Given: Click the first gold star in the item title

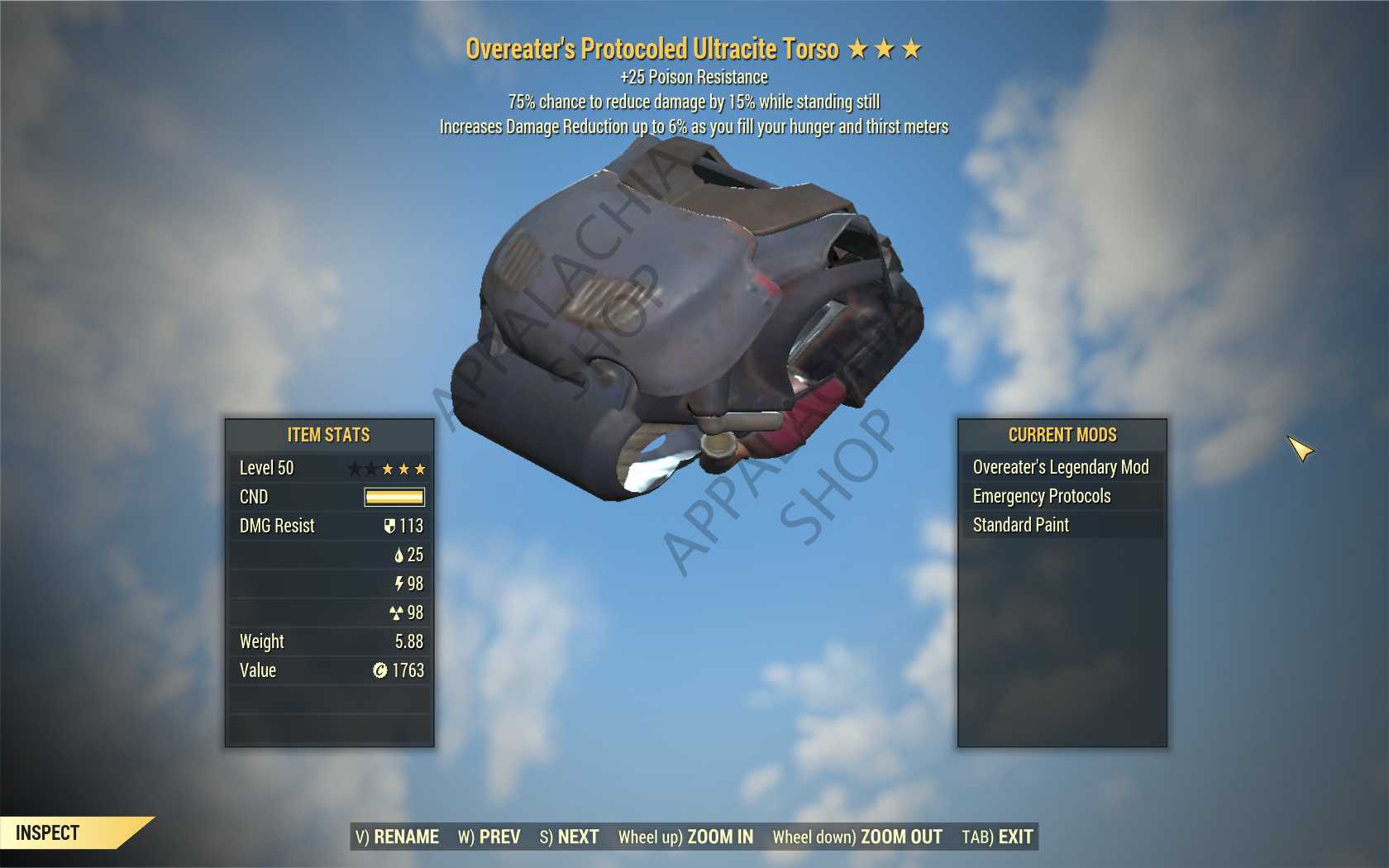Looking at the screenshot, I should click(857, 49).
